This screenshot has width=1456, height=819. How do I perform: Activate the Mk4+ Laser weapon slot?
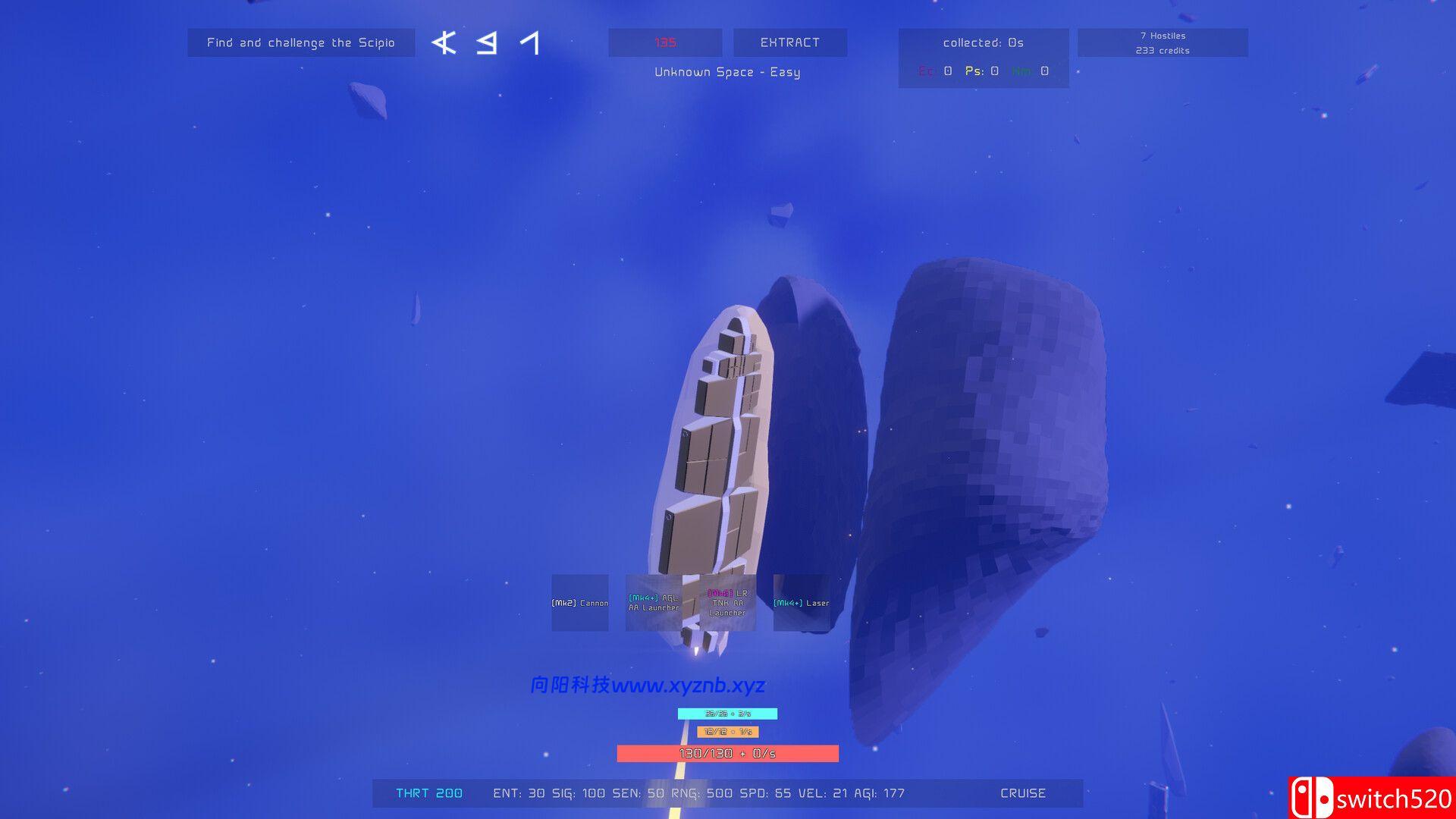tap(801, 603)
